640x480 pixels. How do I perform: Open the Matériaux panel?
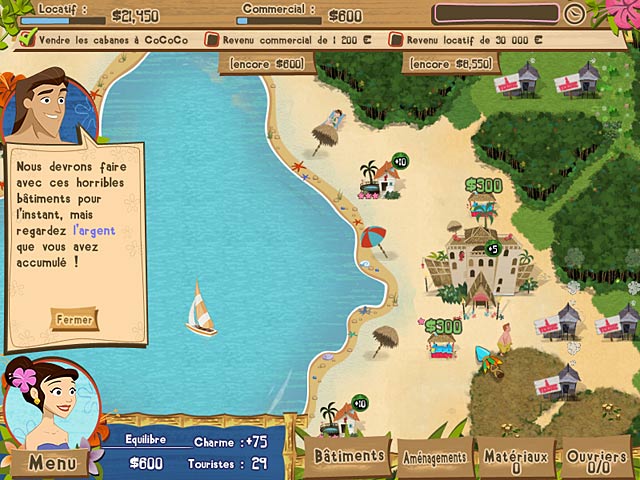click(x=517, y=459)
